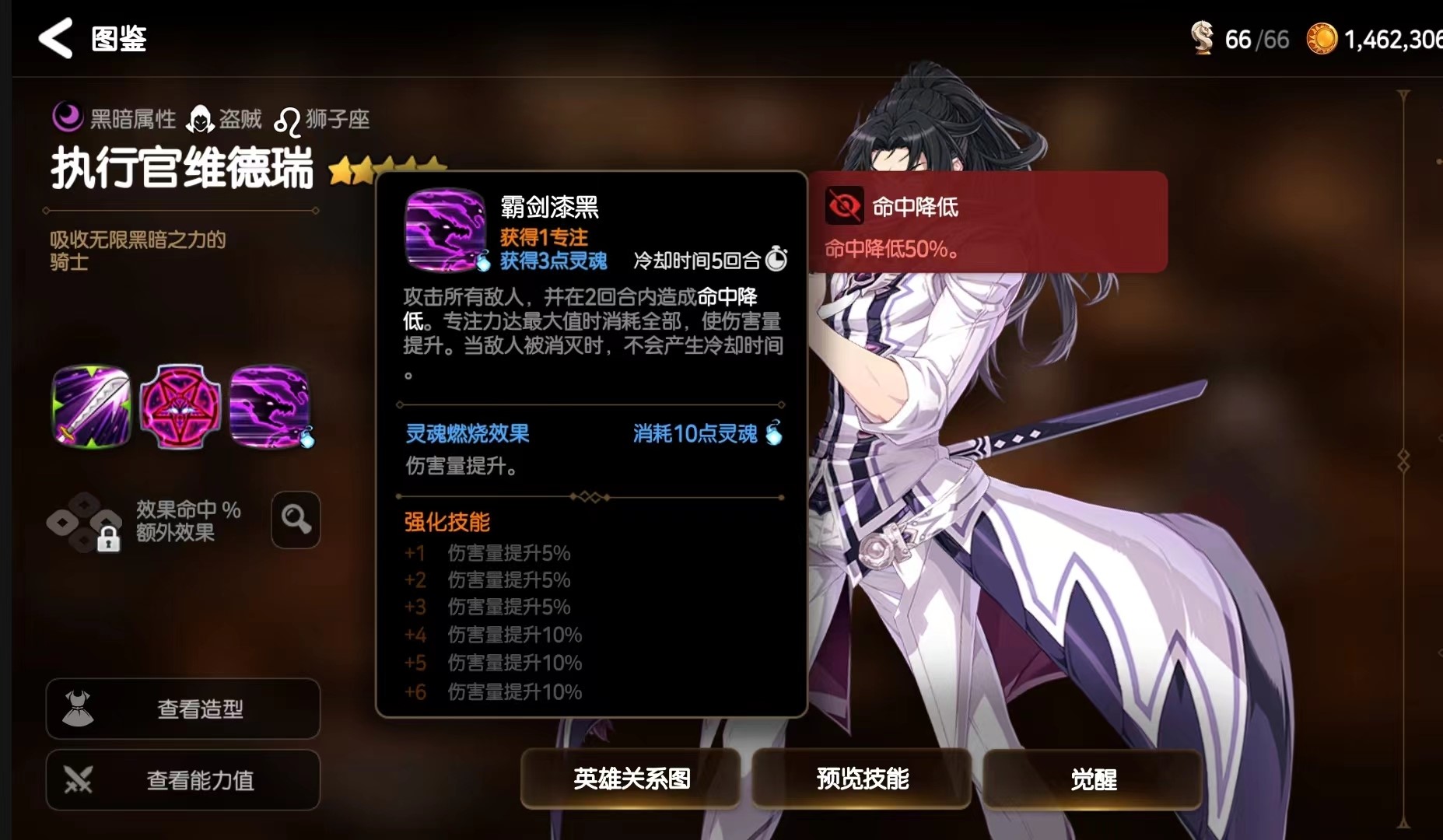Click the 狮子座 Leo zodiac icon
Screen dimensions: 1443x840
point(289,117)
